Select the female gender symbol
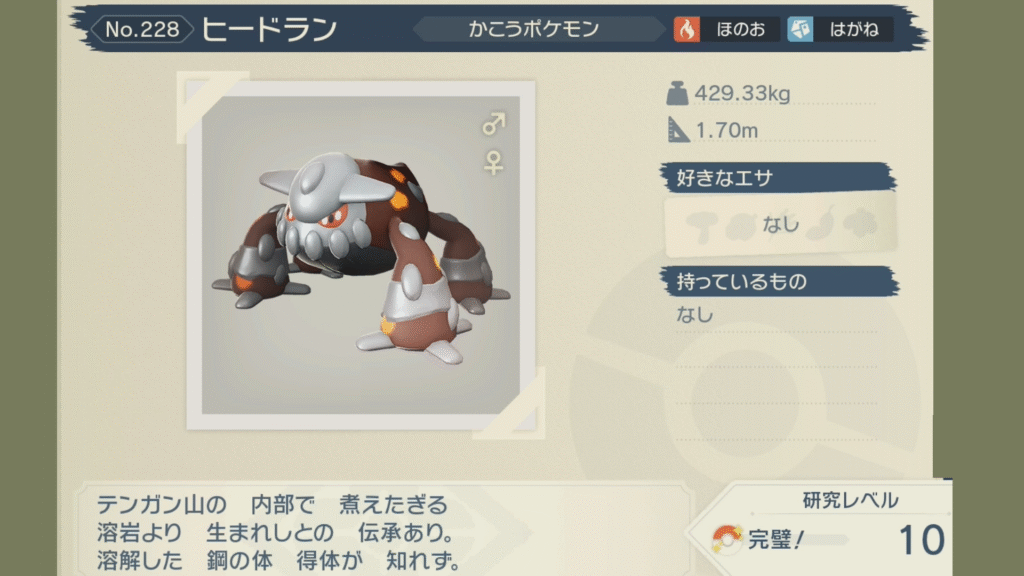 coord(494,161)
